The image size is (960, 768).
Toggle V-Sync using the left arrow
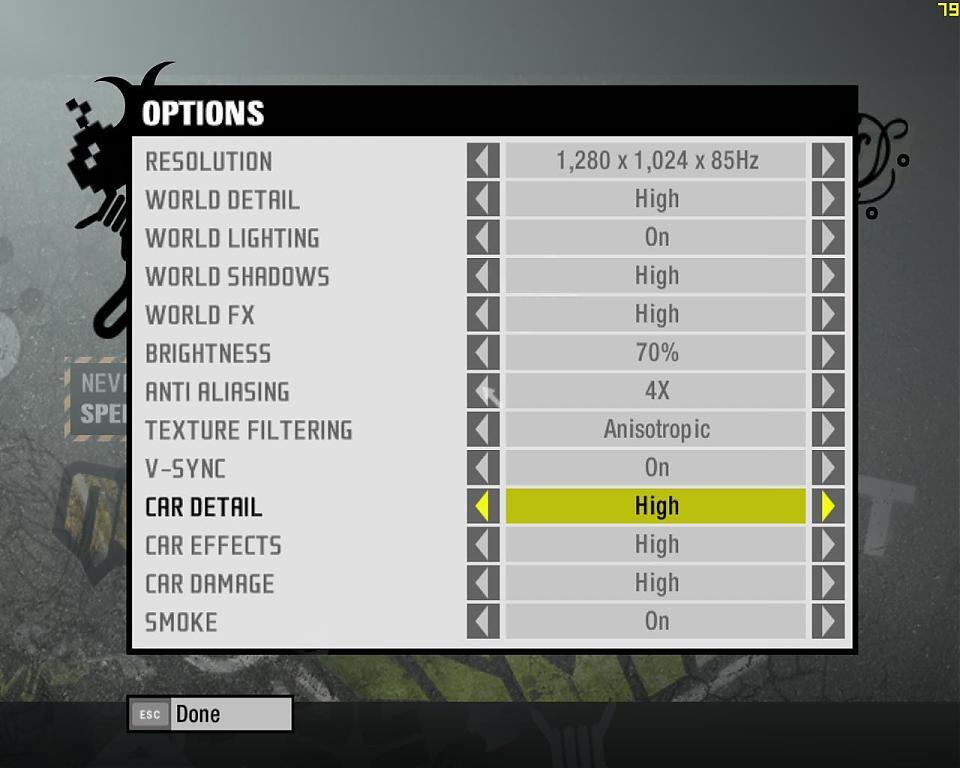pyautogui.click(x=483, y=468)
